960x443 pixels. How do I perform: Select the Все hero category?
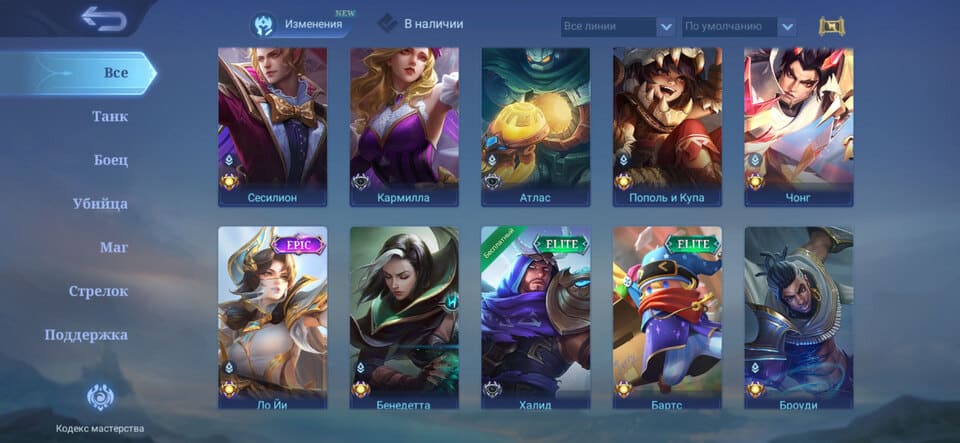coord(115,73)
